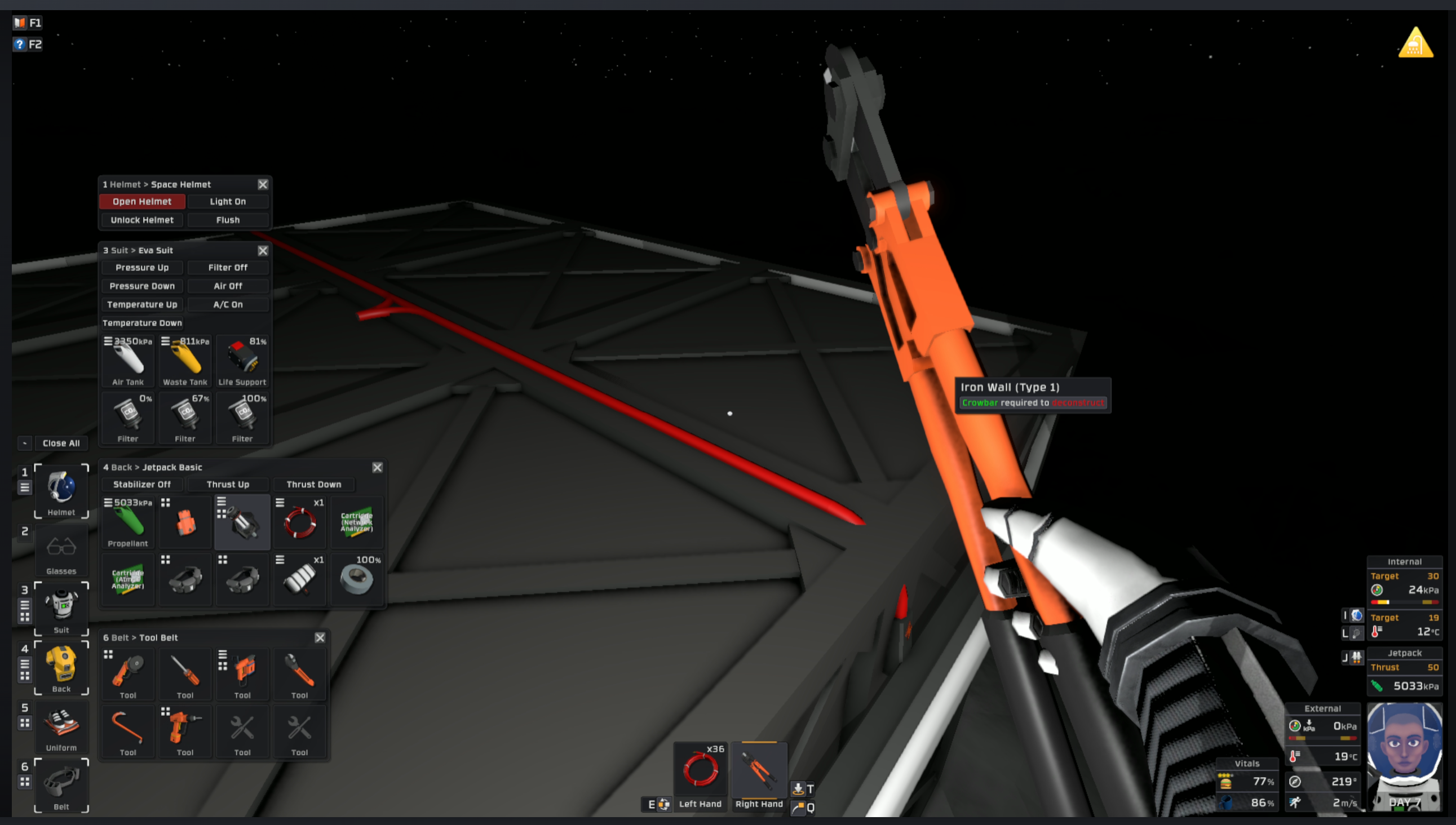
Task: Switch off the helmet light via Light On
Action: [x=228, y=201]
